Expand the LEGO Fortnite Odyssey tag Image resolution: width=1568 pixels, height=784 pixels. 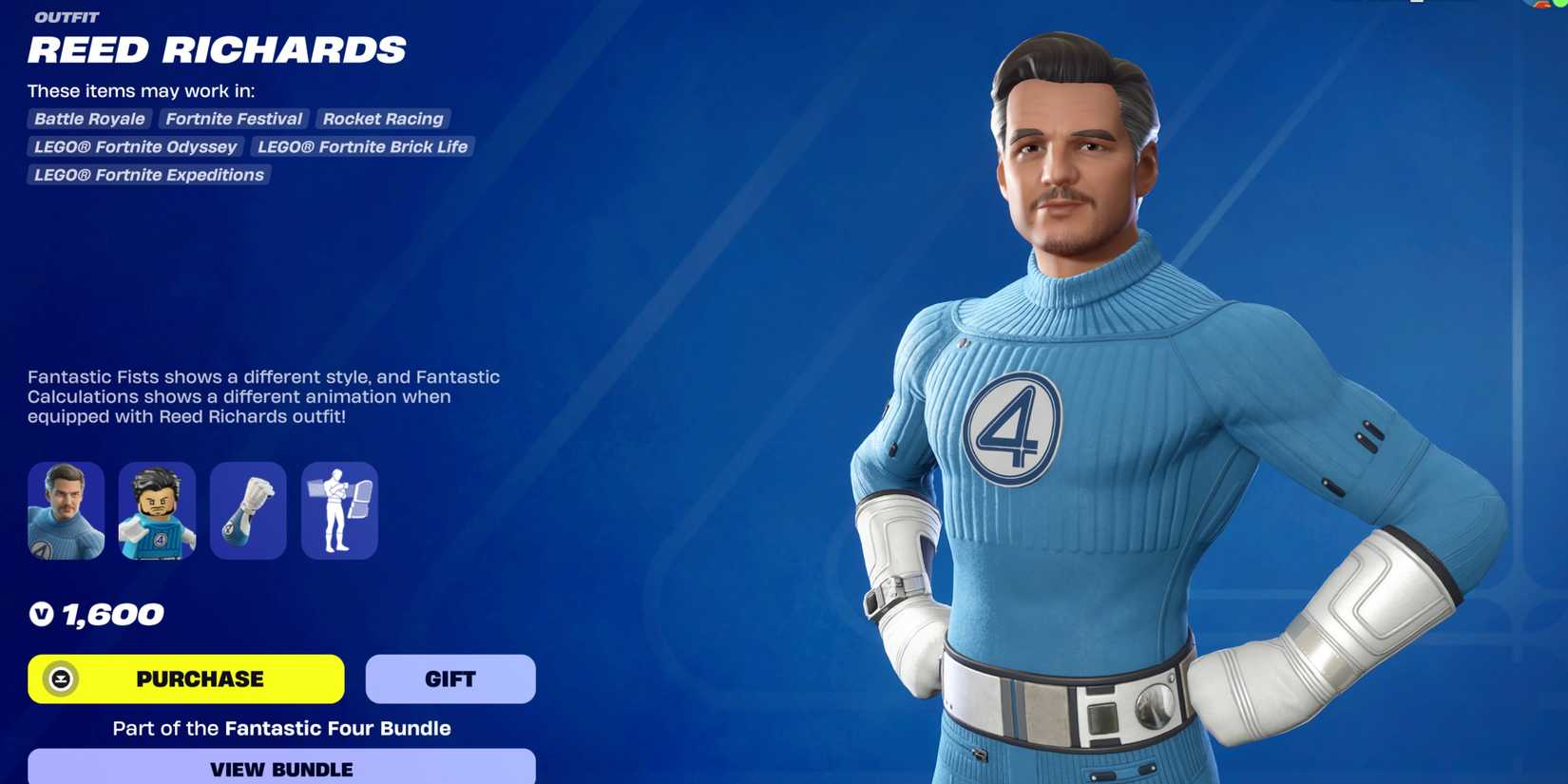tap(134, 147)
